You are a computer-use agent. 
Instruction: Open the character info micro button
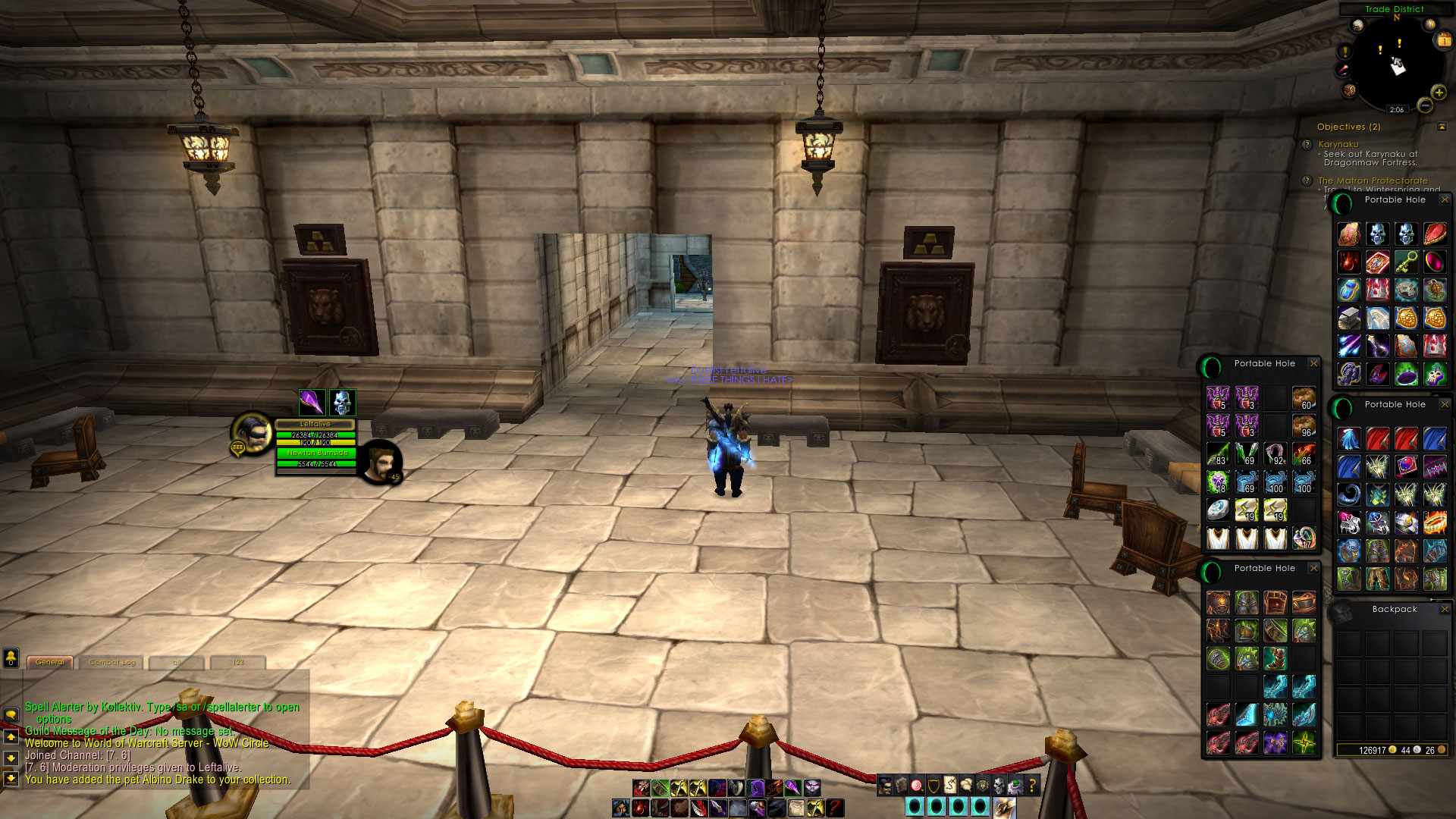(884, 786)
